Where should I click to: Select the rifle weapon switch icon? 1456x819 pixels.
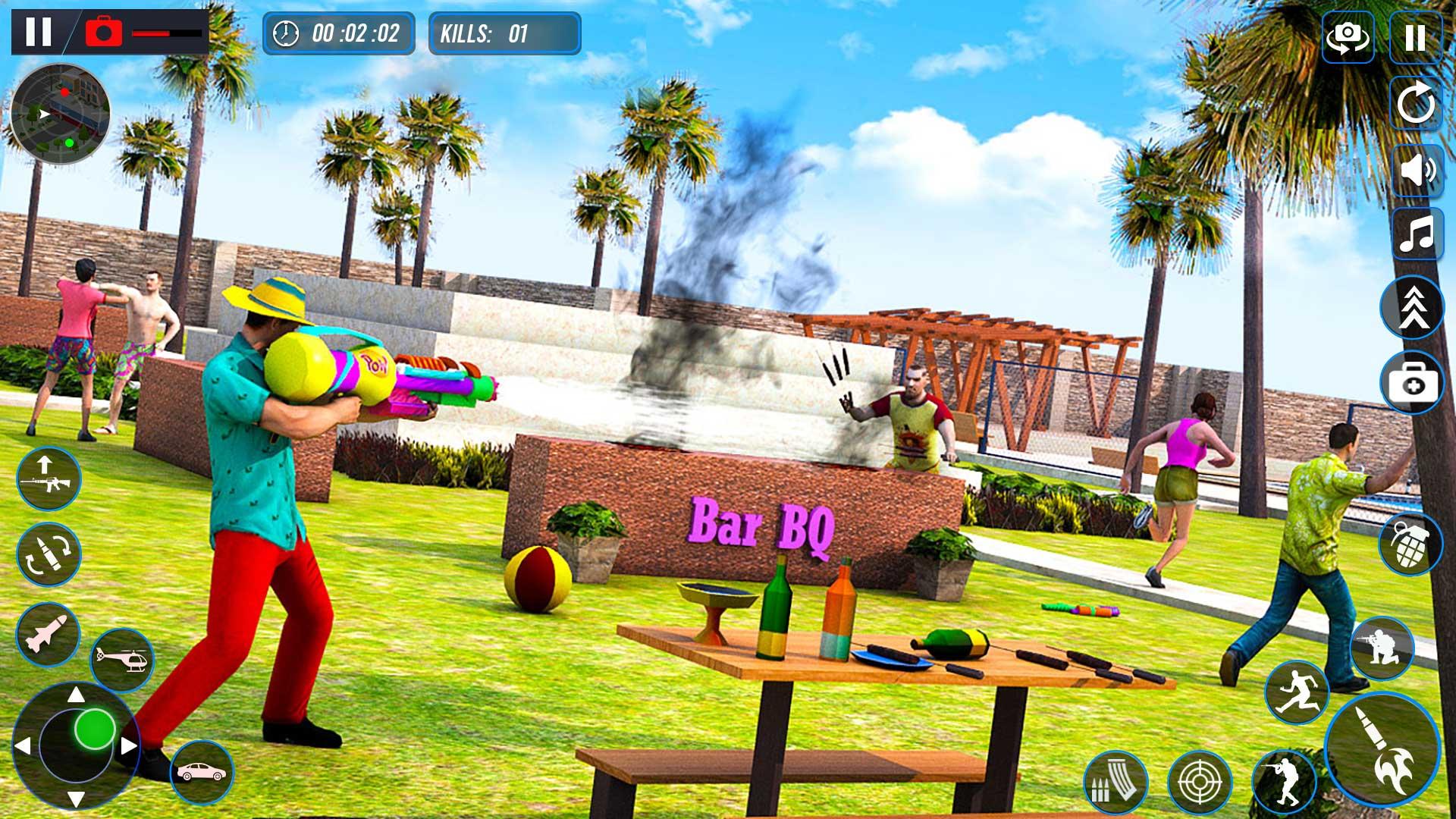(48, 478)
